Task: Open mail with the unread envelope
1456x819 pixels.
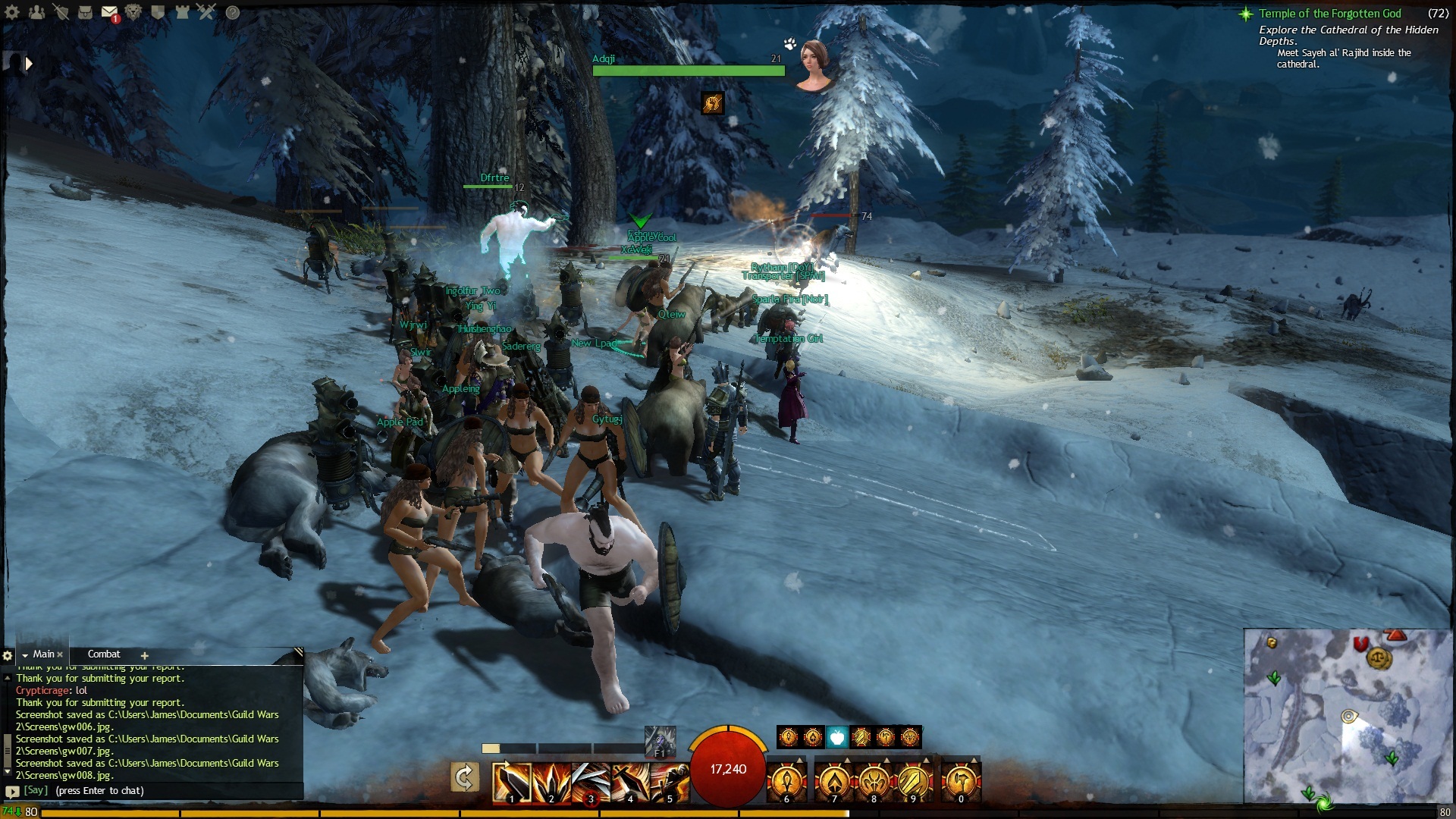Action: pos(109,13)
